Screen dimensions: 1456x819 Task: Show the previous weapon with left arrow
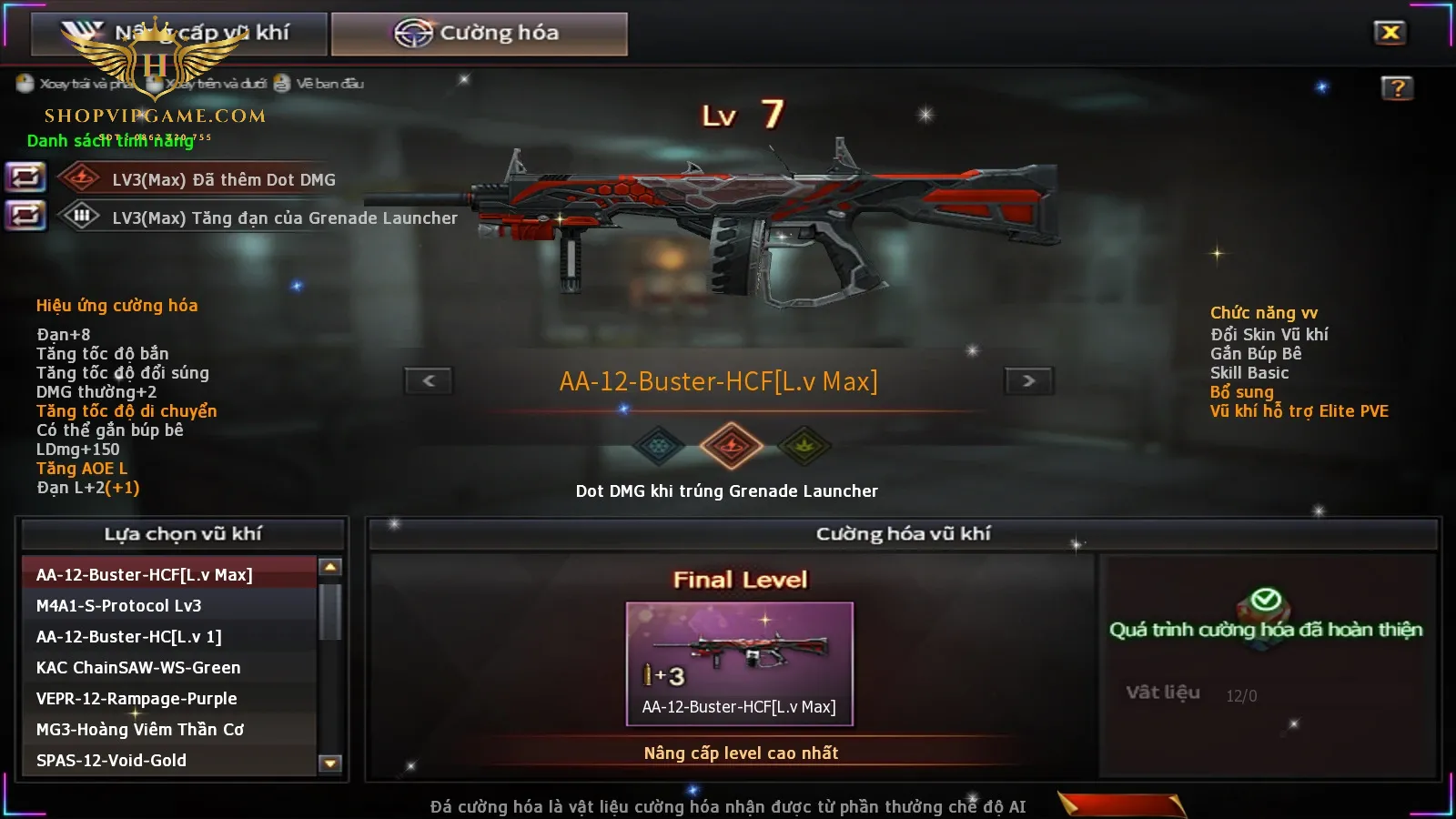pyautogui.click(x=429, y=380)
